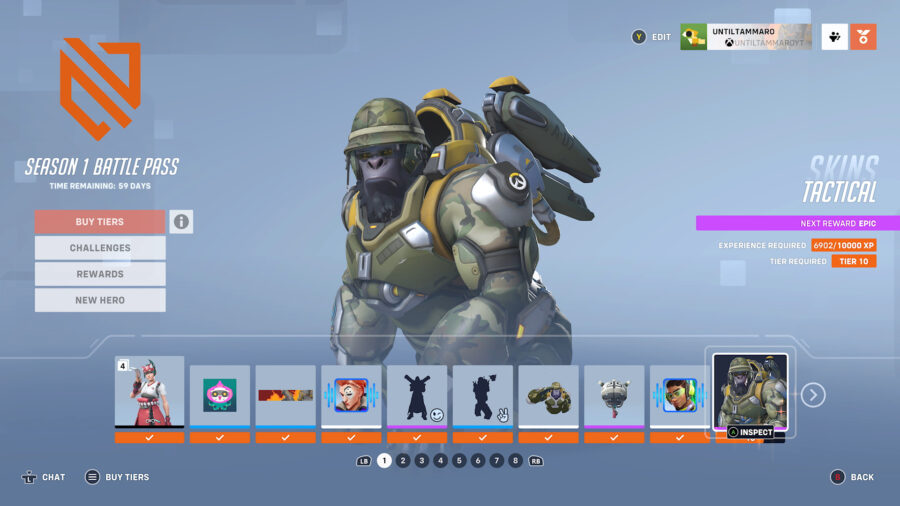Switch to battle pass page 2

(x=403, y=461)
